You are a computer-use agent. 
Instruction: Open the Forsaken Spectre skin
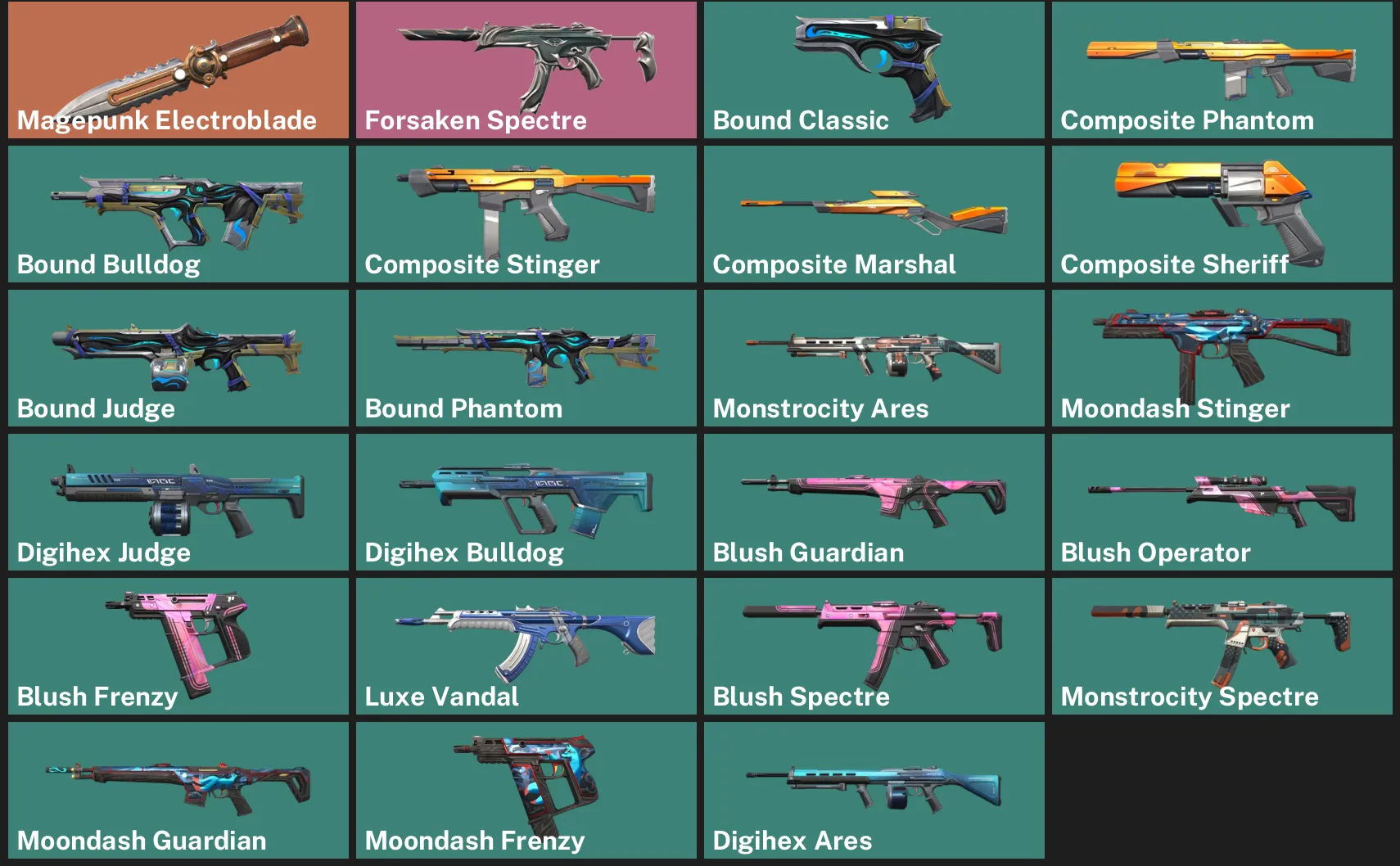pyautogui.click(x=525, y=70)
